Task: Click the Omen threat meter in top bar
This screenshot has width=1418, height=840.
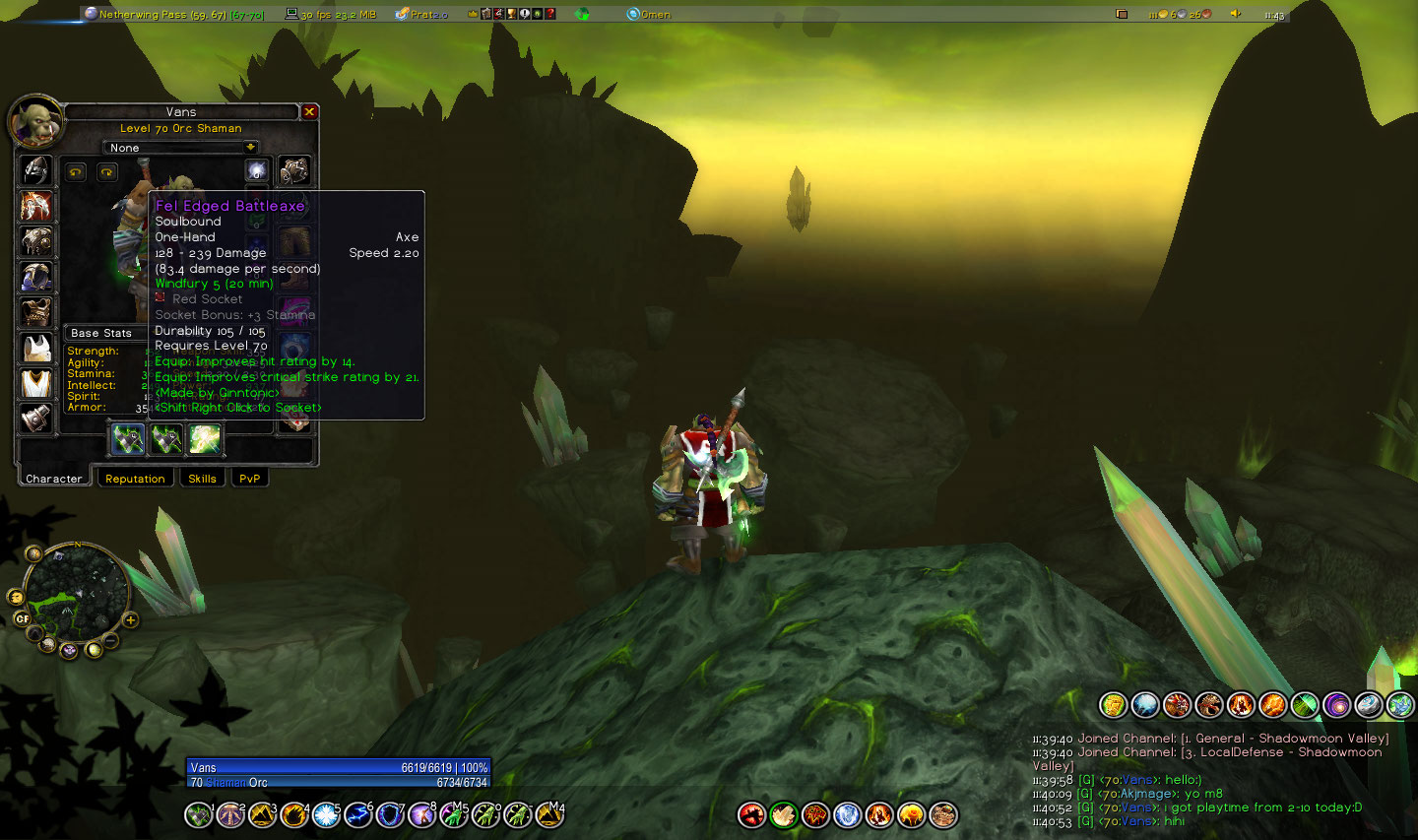Action: [649, 14]
